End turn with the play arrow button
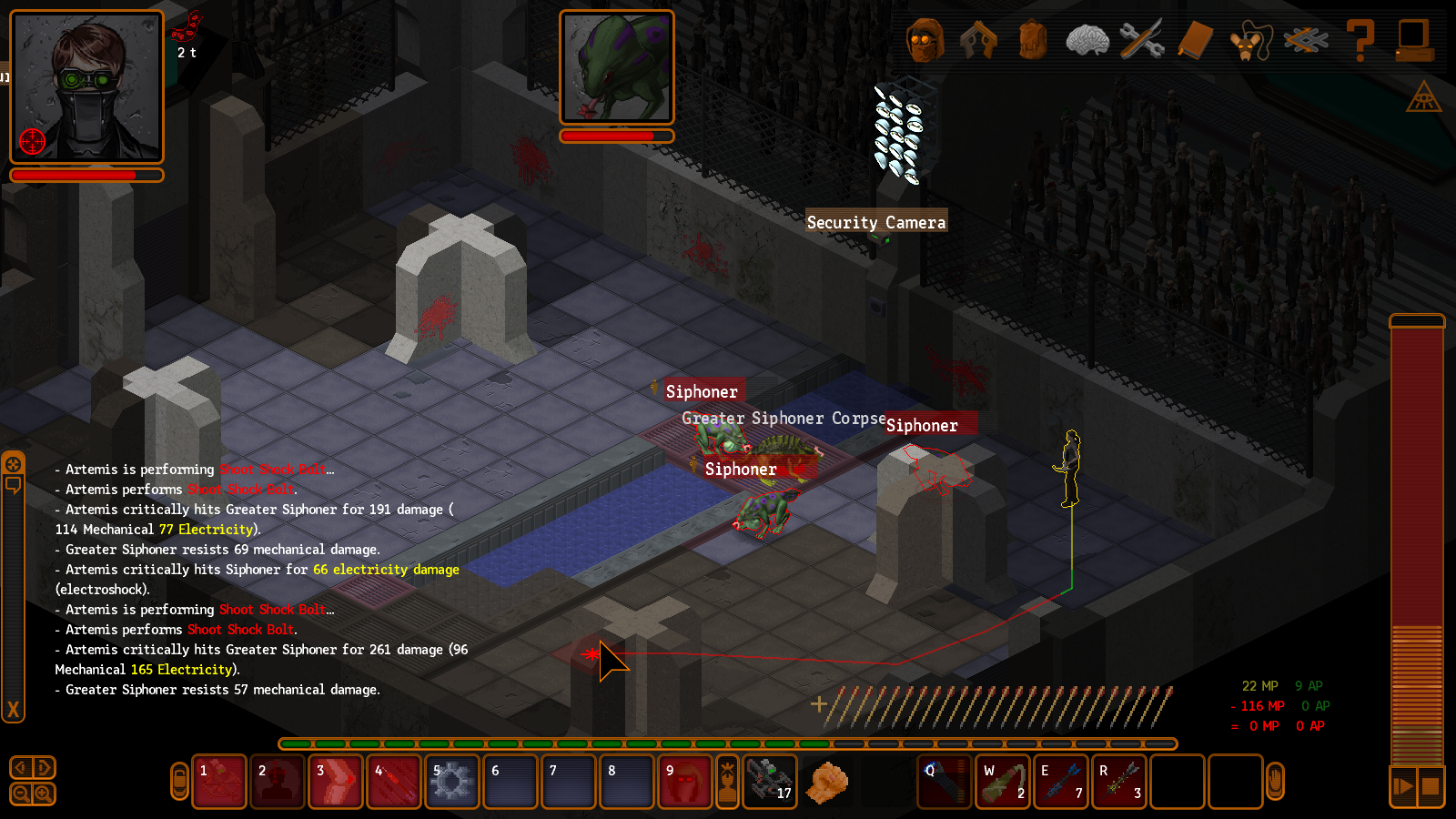This screenshot has height=819, width=1456. [1403, 785]
